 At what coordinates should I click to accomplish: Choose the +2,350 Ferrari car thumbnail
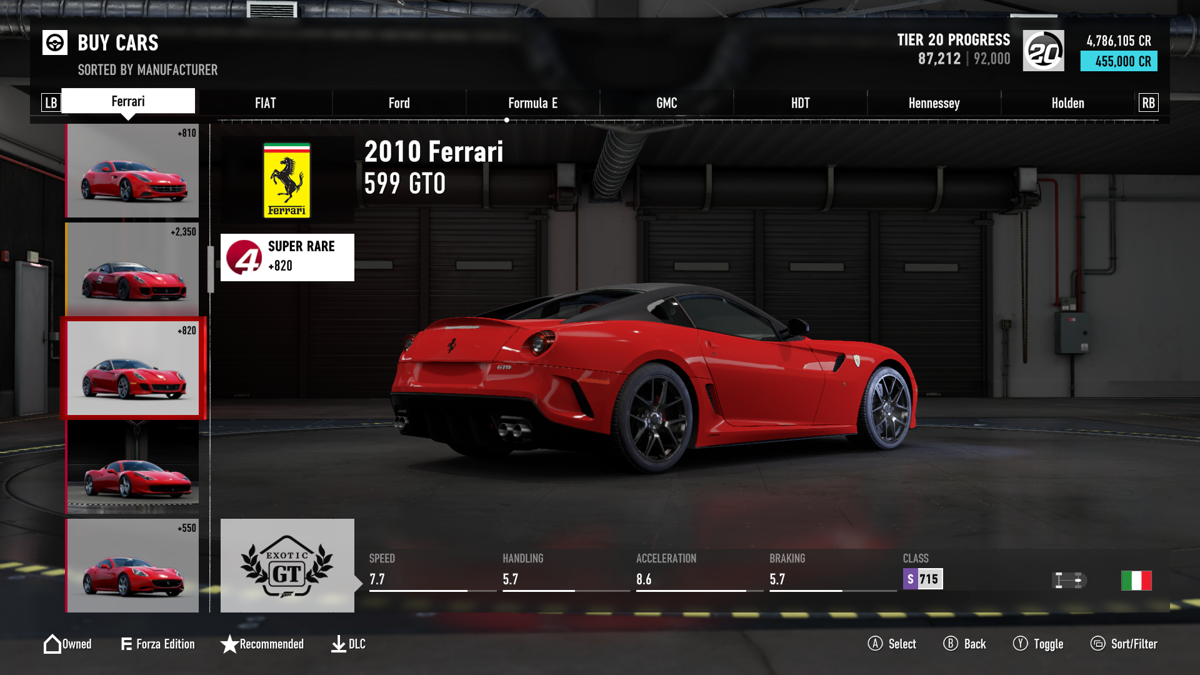[132, 270]
